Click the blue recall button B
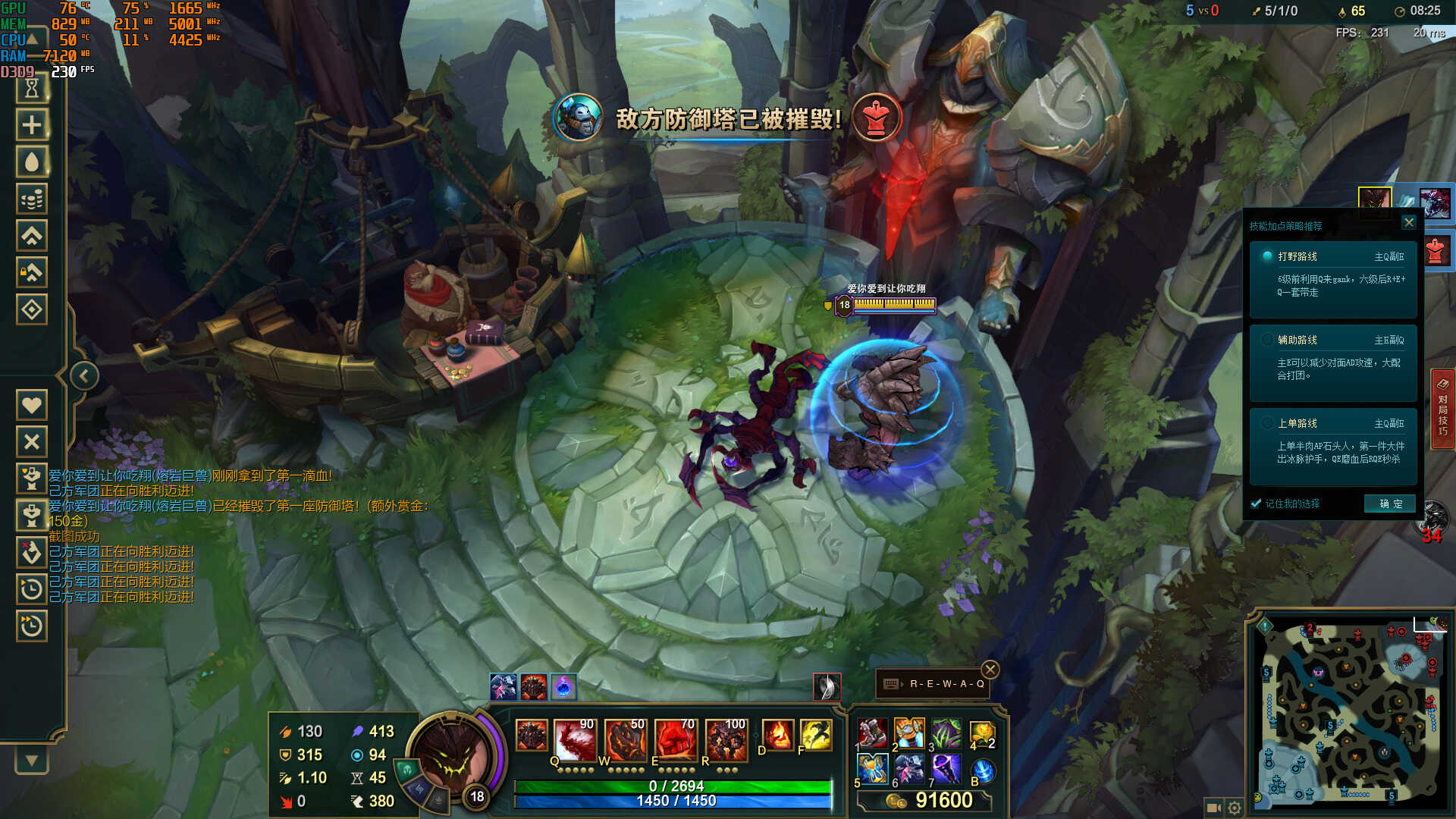1456x819 pixels. (983, 770)
